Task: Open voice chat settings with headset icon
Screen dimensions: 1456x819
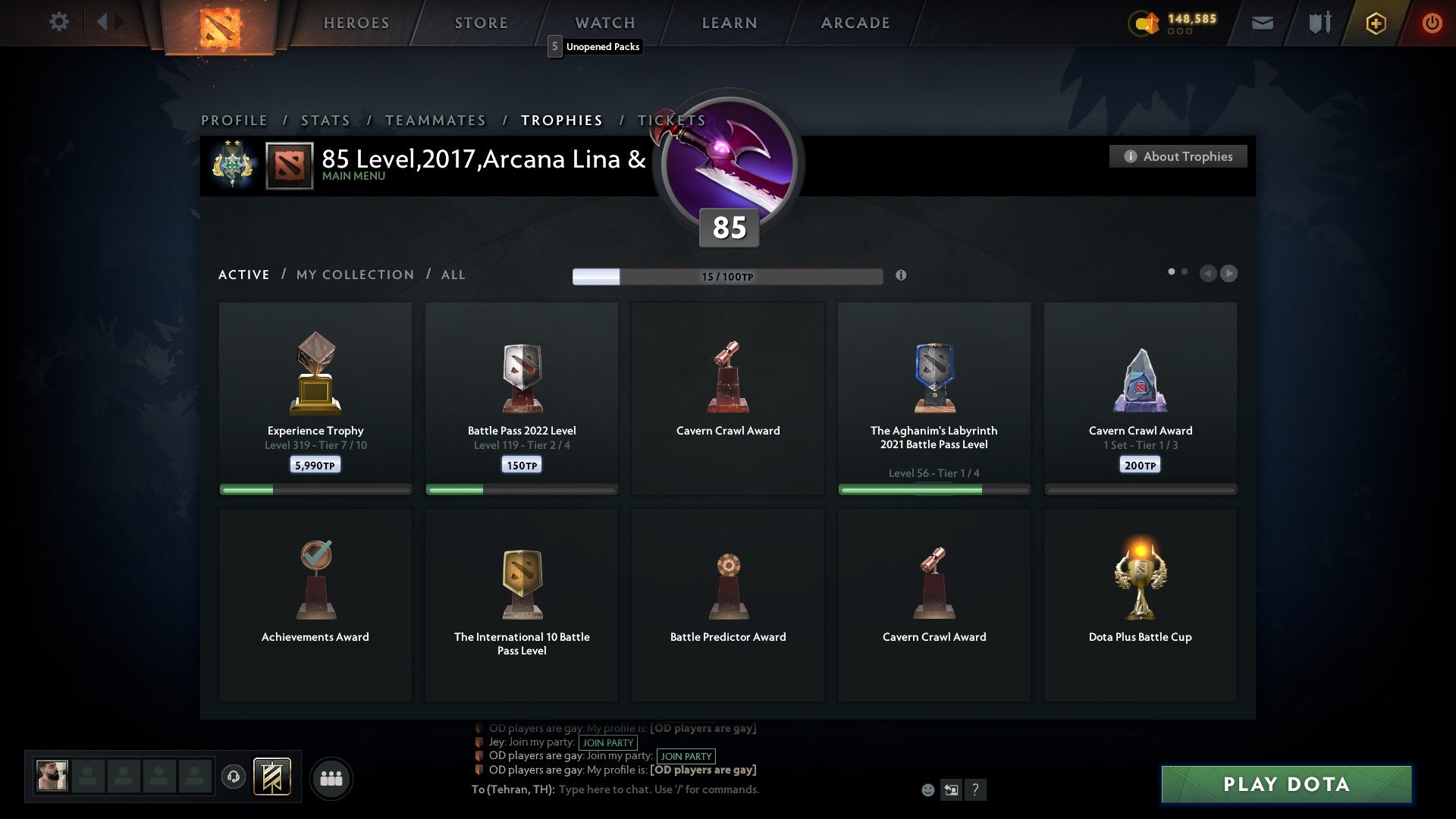Action: 234,777
